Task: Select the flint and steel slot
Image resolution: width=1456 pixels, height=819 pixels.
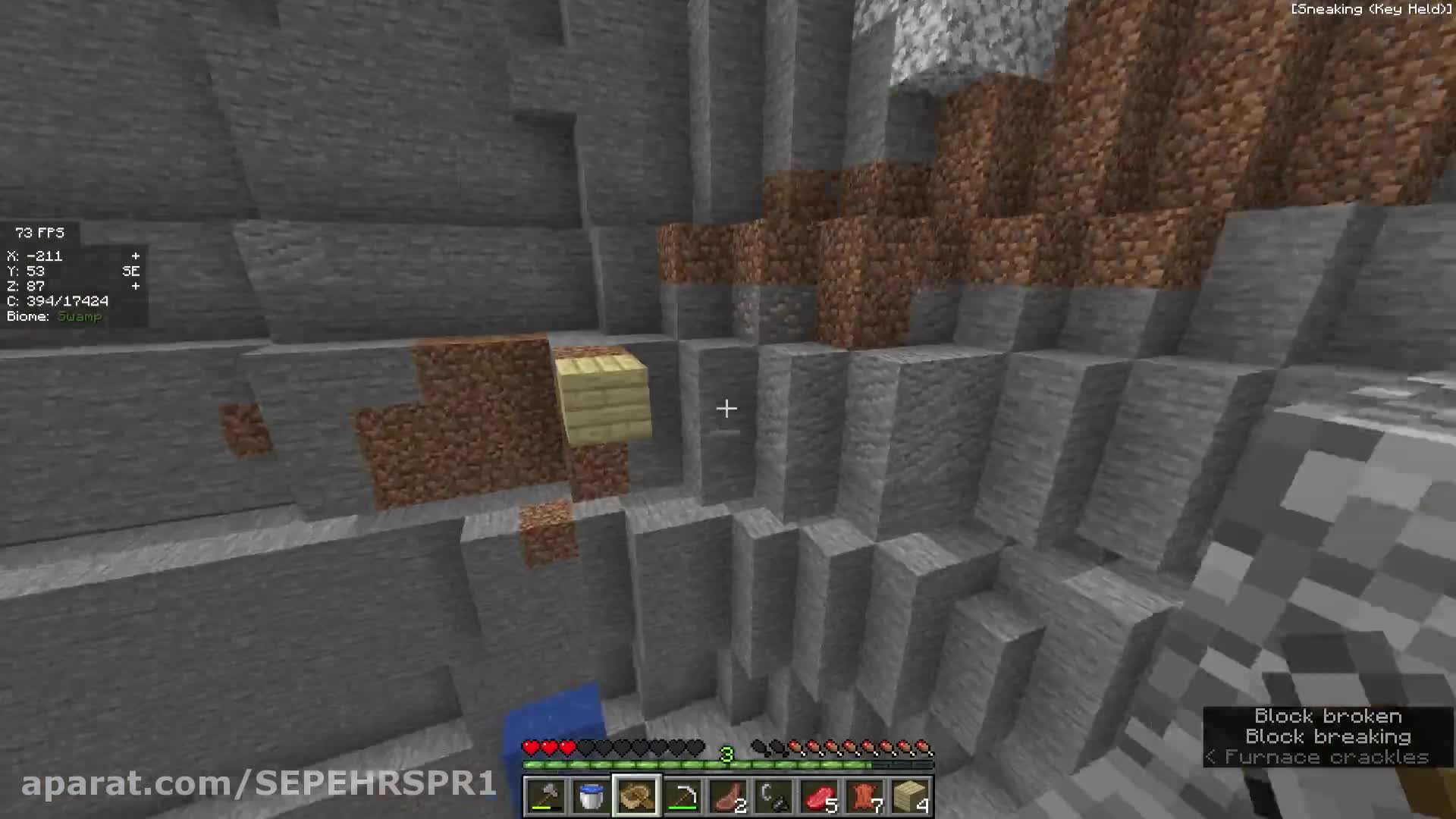Action: coord(773,796)
